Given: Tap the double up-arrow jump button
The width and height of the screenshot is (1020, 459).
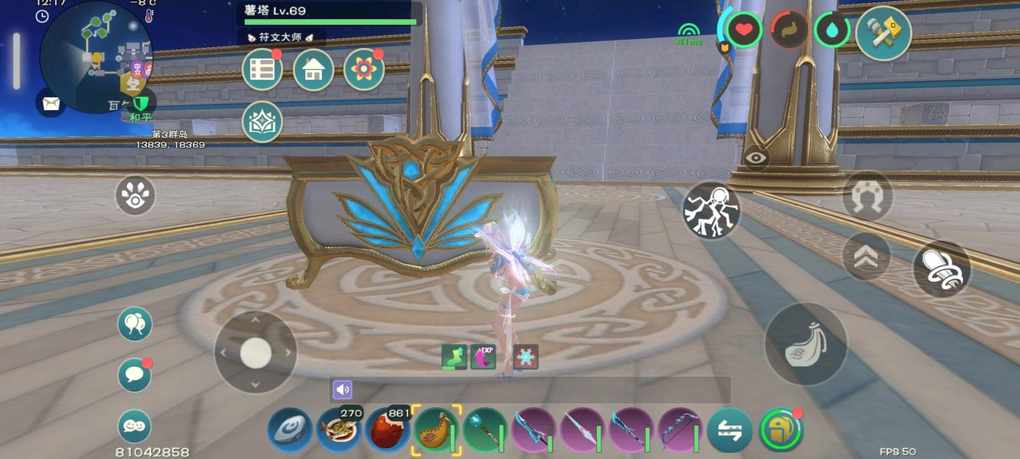Looking at the screenshot, I should click(866, 256).
